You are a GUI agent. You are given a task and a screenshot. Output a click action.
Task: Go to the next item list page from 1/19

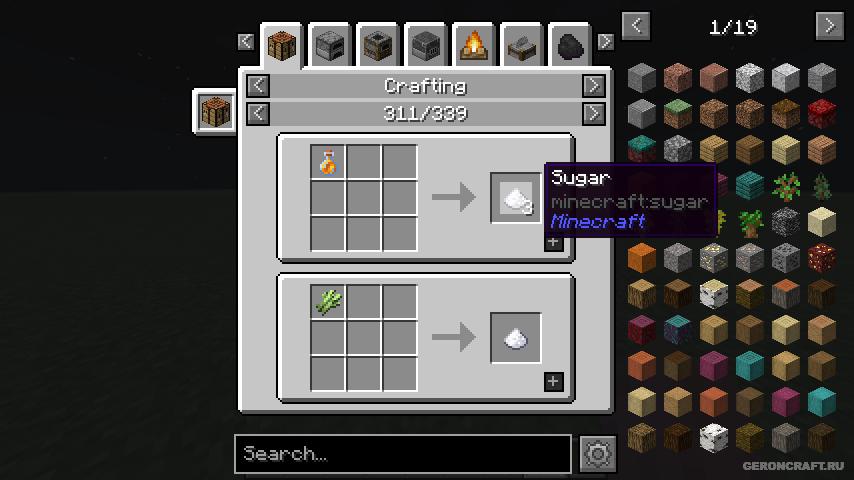click(829, 26)
